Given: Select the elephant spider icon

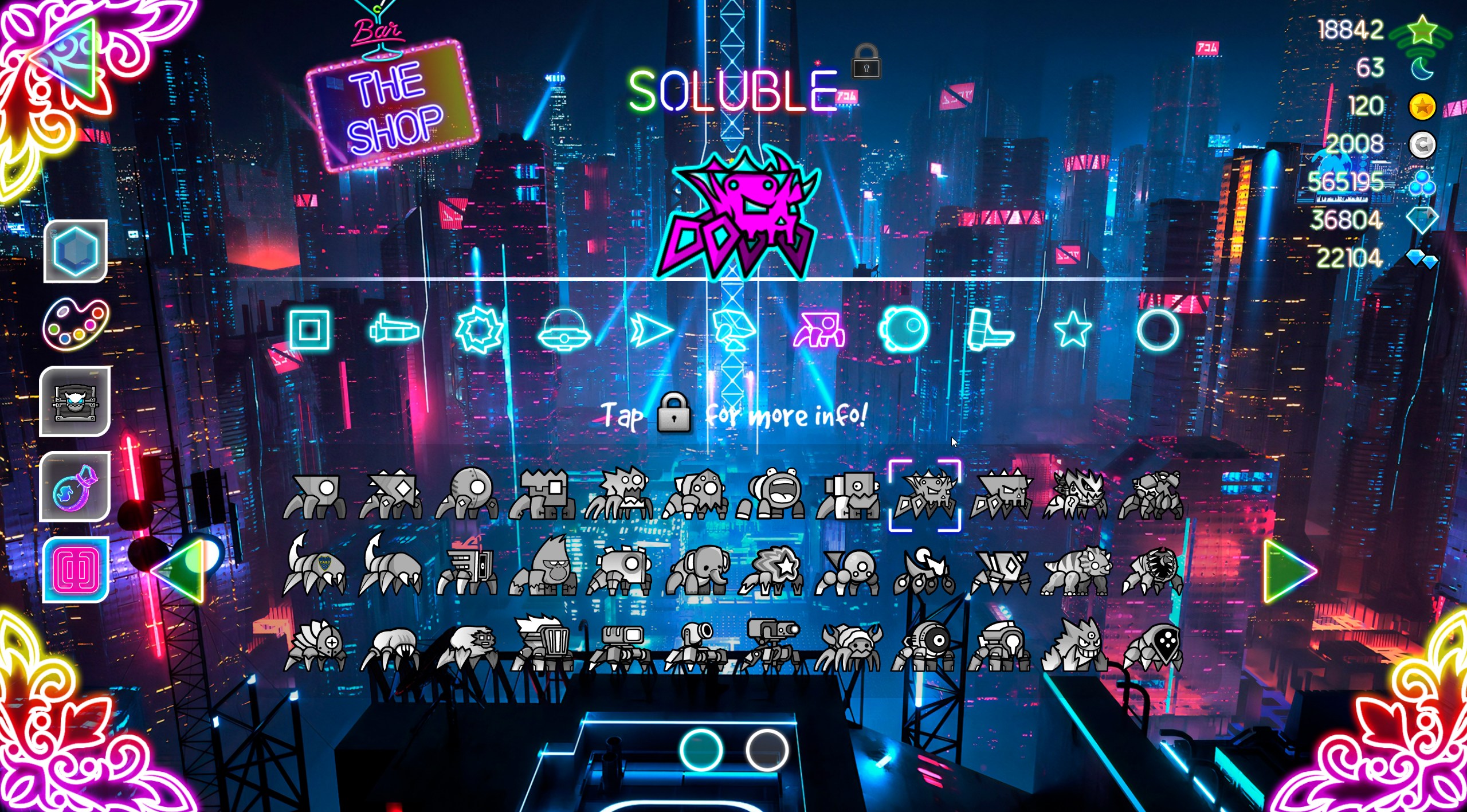Looking at the screenshot, I should [697, 570].
